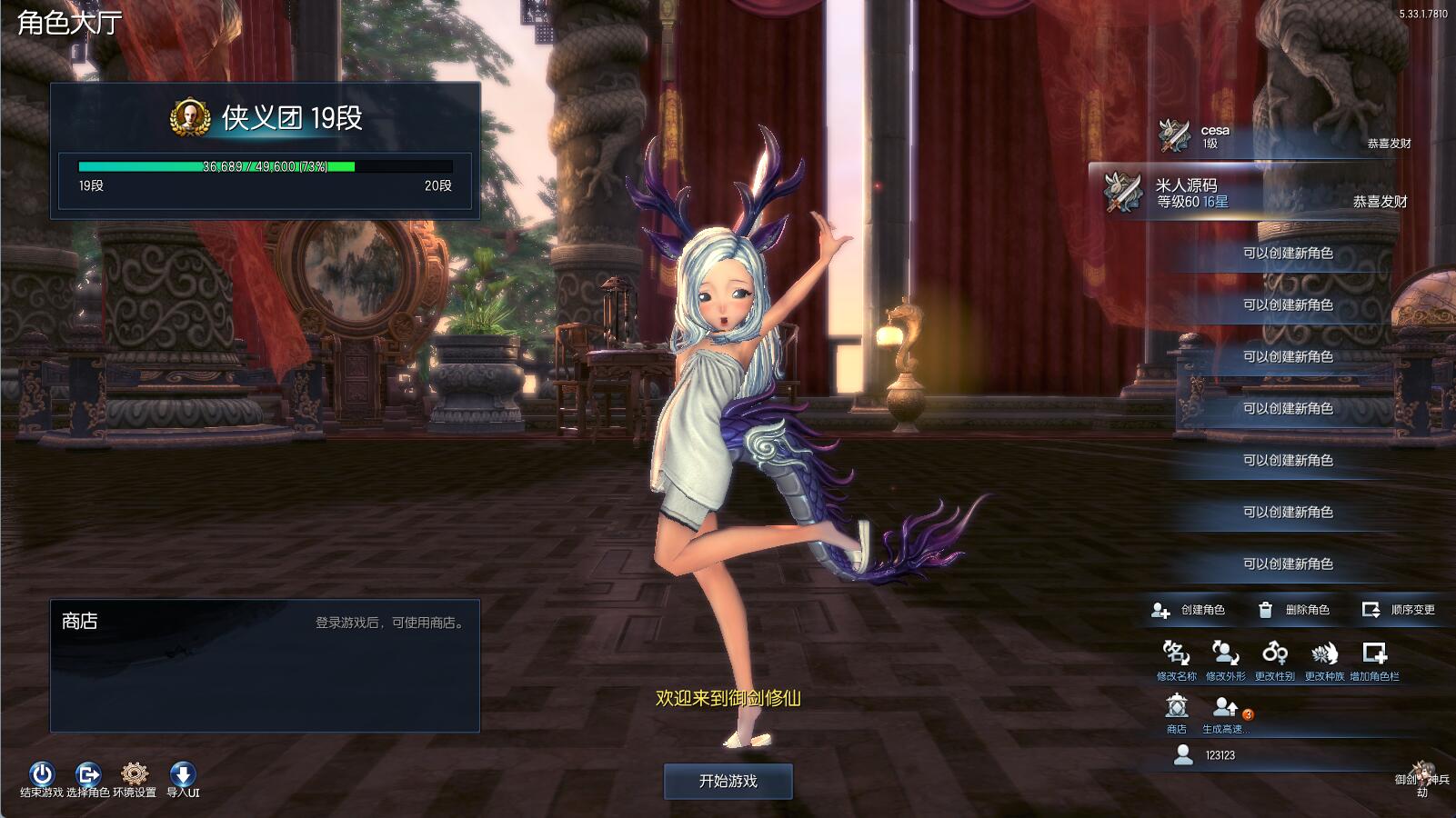The height and width of the screenshot is (818, 1456).
Task: Open 修改名称 rename icon
Action: pos(1176,653)
